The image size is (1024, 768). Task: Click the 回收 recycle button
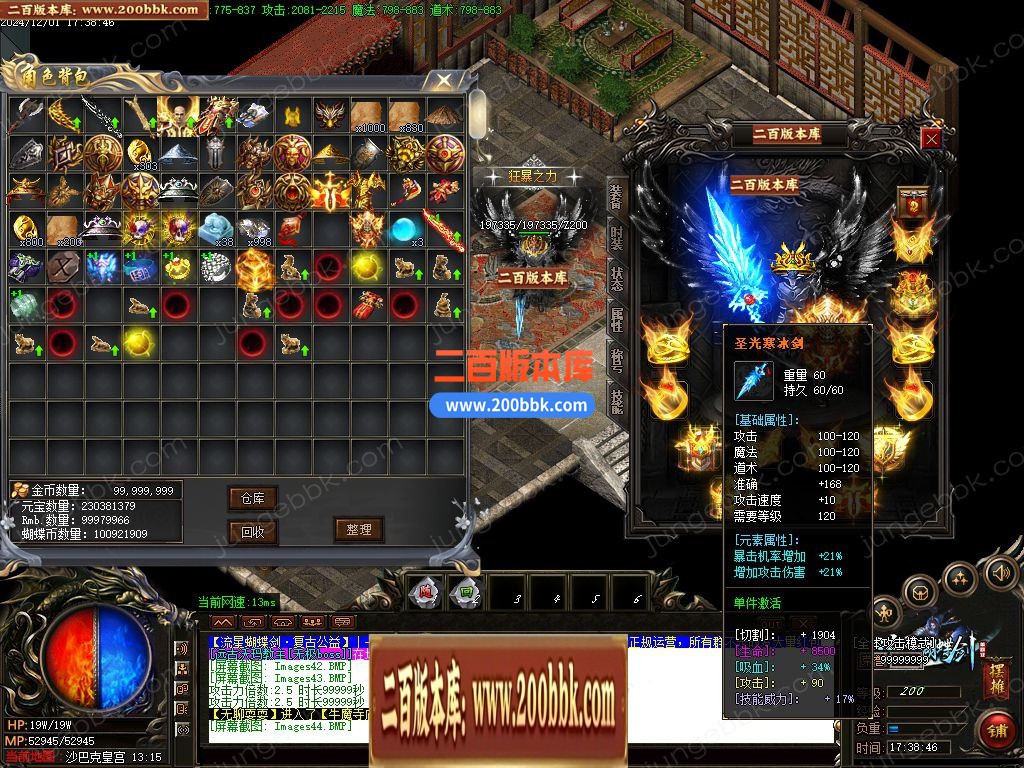pos(252,531)
